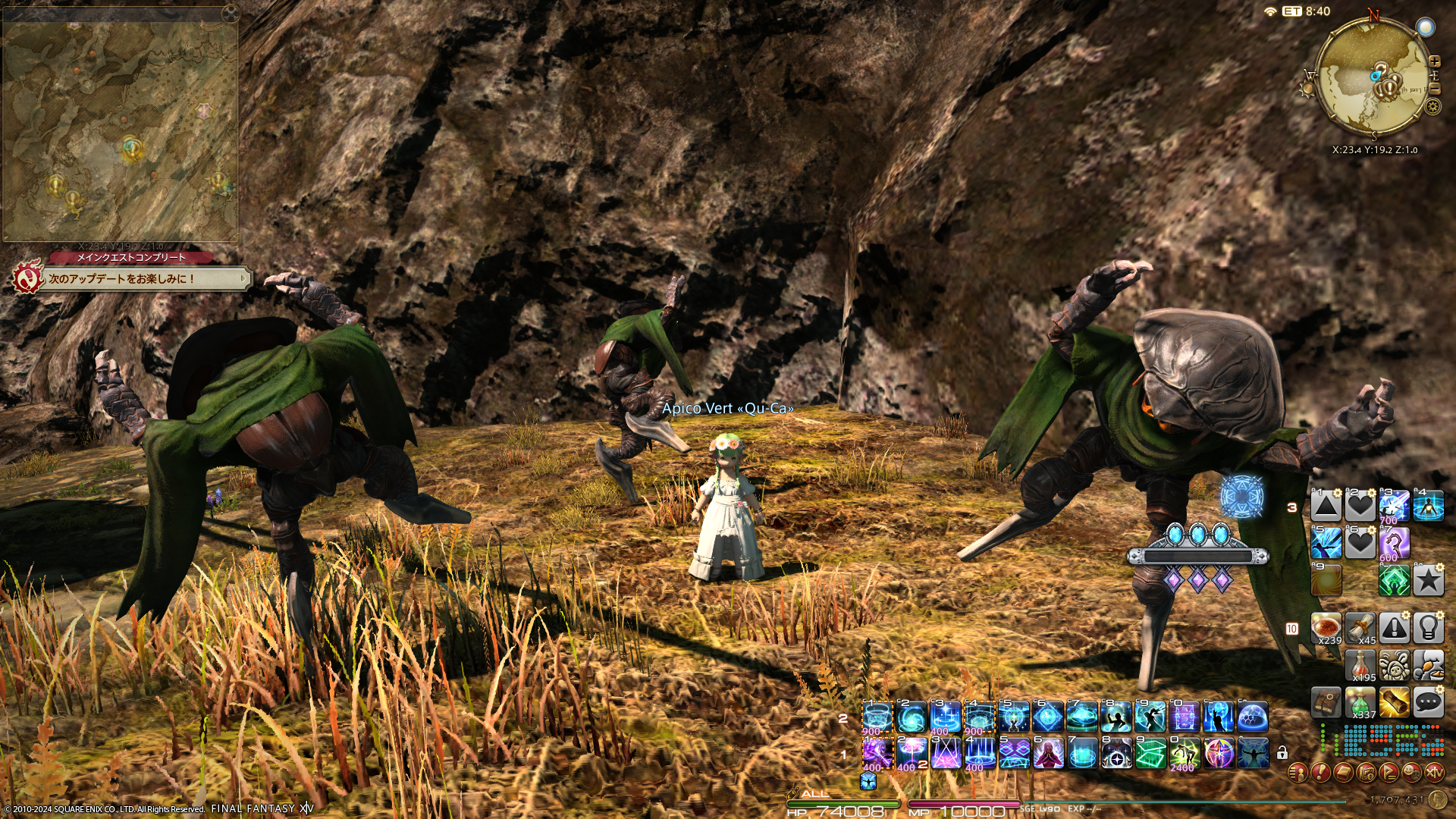The width and height of the screenshot is (1456, 819).
Task: Toggle the hotbar lock padlock
Action: click(x=1282, y=753)
